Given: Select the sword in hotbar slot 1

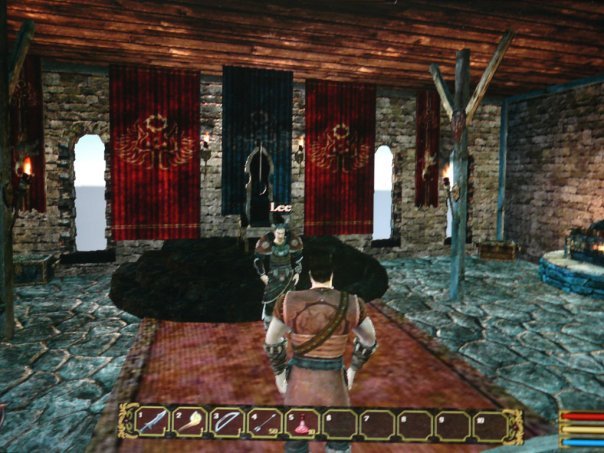Looking at the screenshot, I should point(153,424).
